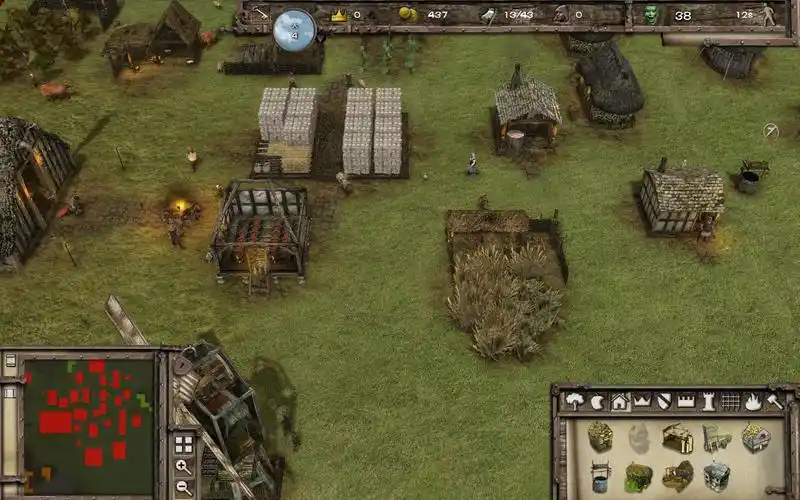Screen dimensions: 800x500
Task: Select the tower category tab
Action: tap(708, 401)
